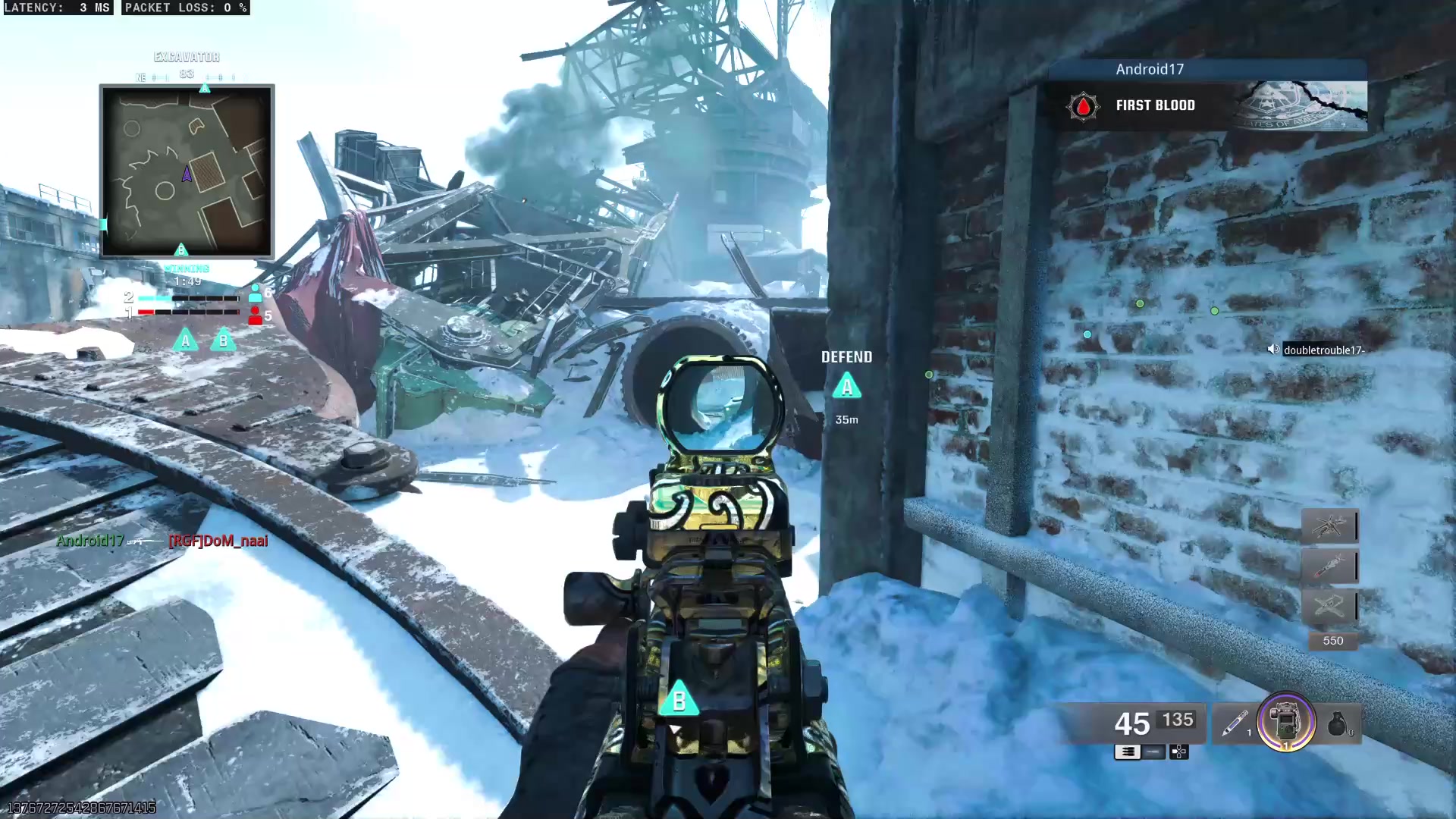The image size is (1456, 819).
Task: Click the Excavator minimap
Action: coord(187,171)
